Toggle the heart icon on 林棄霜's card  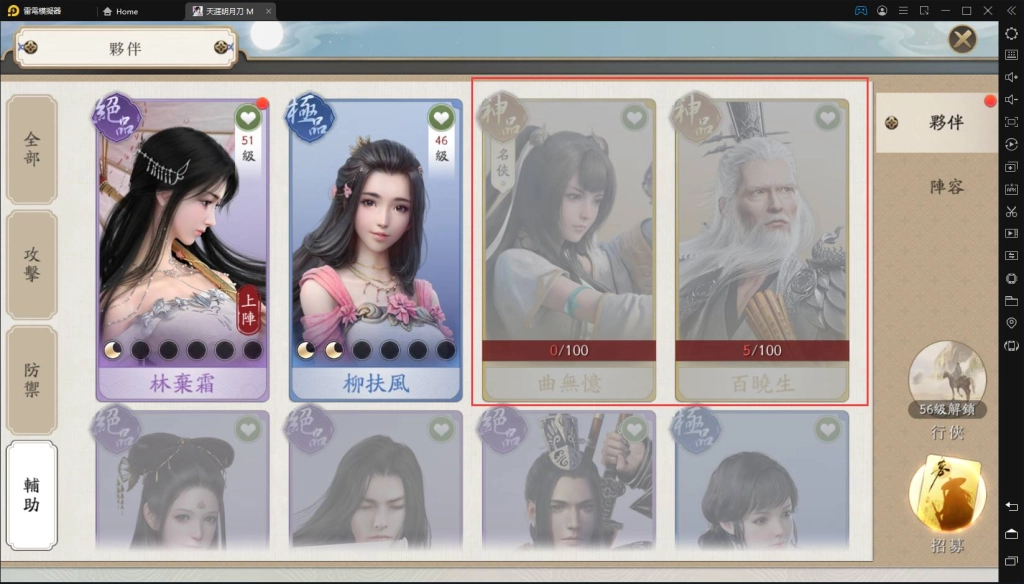[248, 118]
